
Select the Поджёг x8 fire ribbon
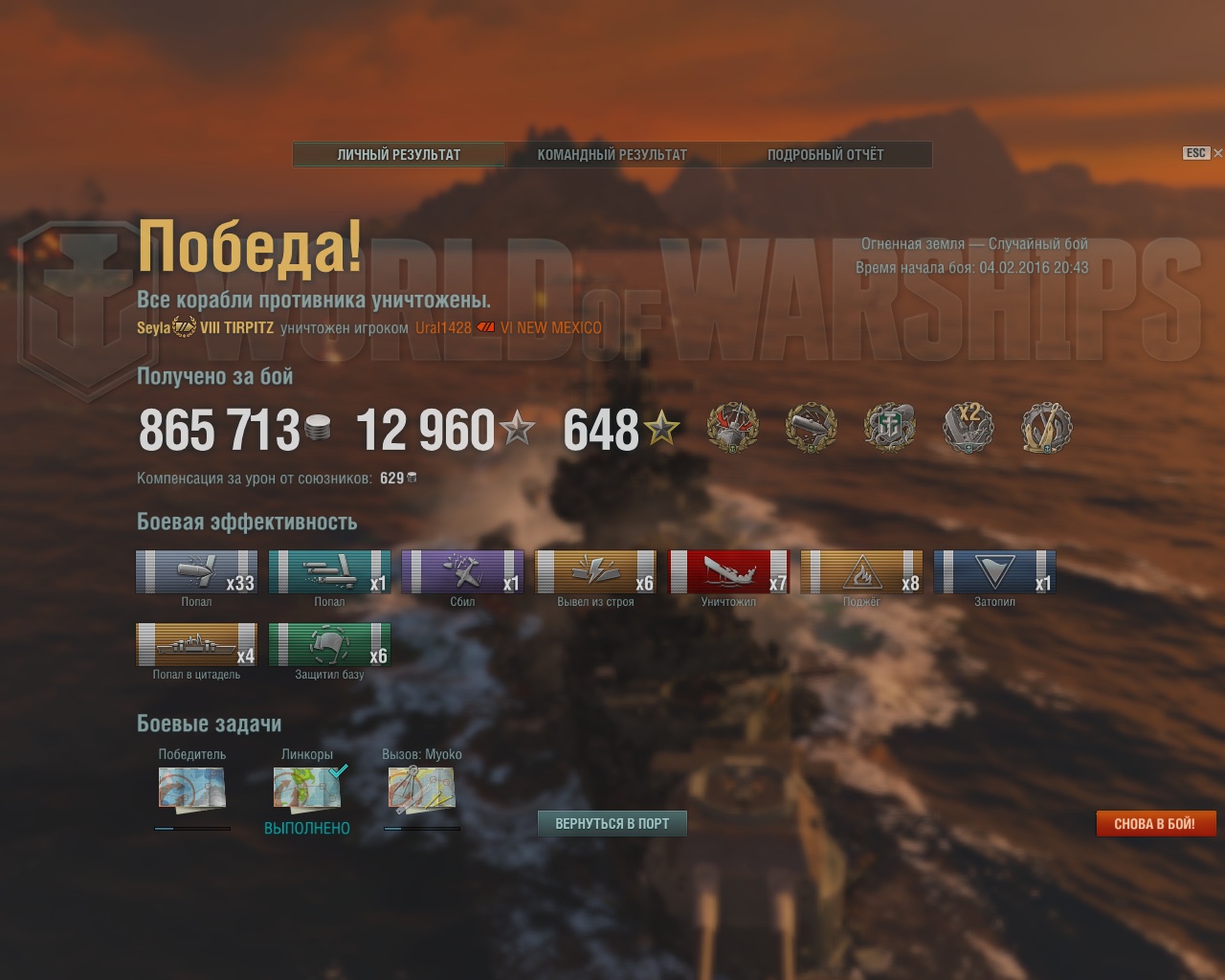tap(861, 572)
